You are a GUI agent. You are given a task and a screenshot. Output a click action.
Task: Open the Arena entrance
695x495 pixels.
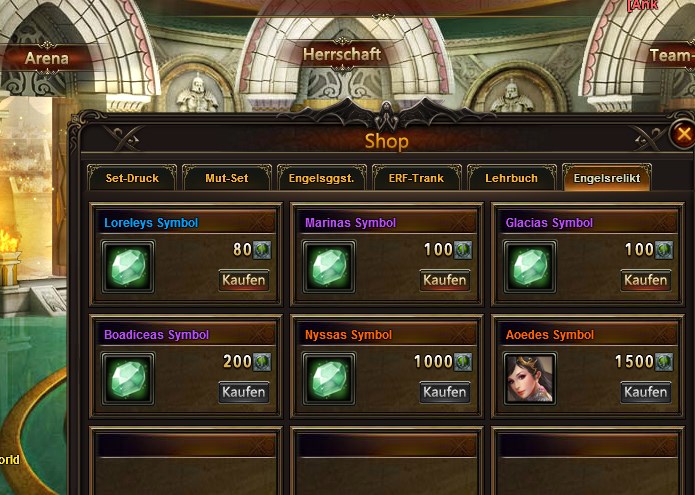point(47,58)
